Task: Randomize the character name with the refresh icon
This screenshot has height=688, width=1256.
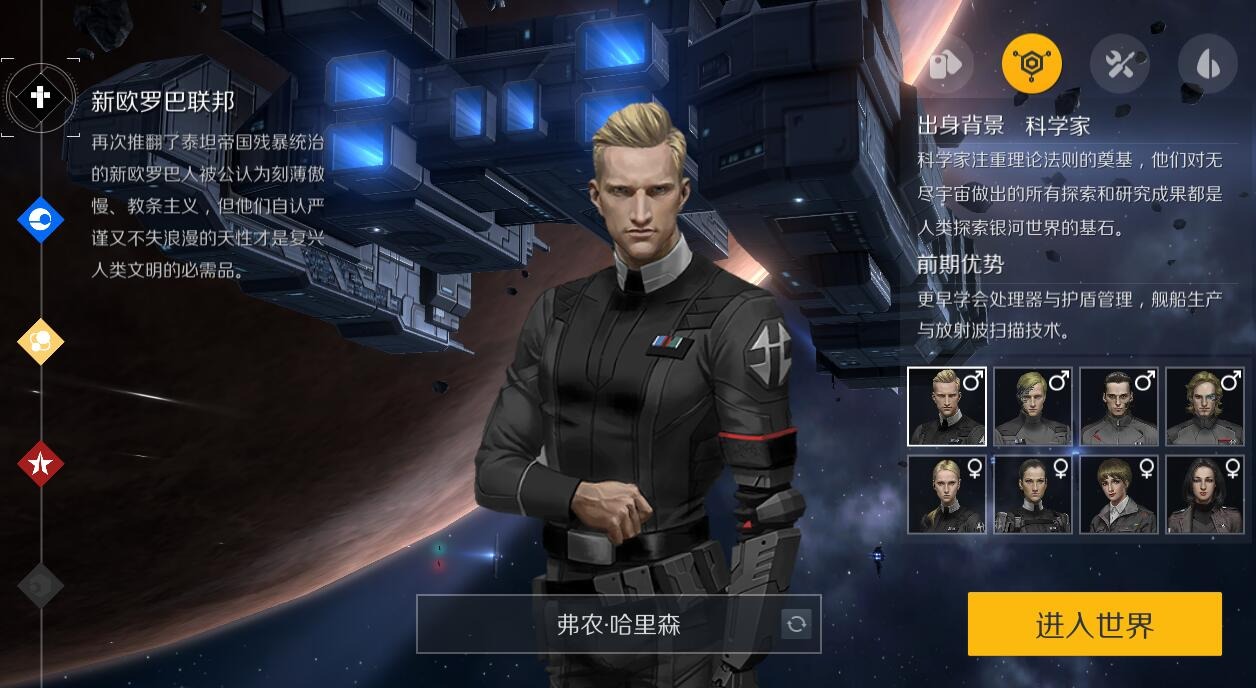Action: pos(796,624)
